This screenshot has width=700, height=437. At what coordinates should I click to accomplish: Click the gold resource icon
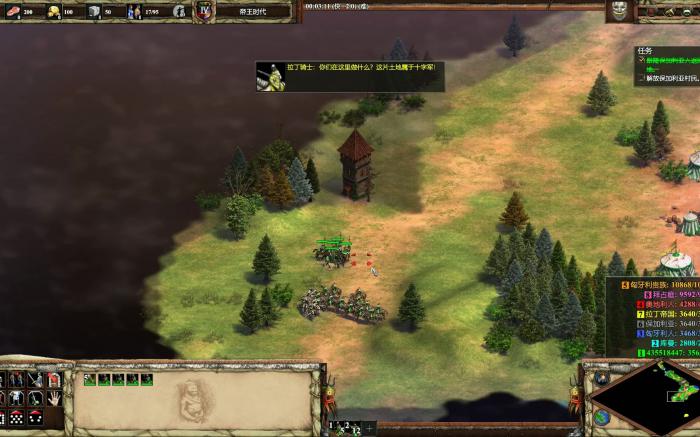(53, 12)
